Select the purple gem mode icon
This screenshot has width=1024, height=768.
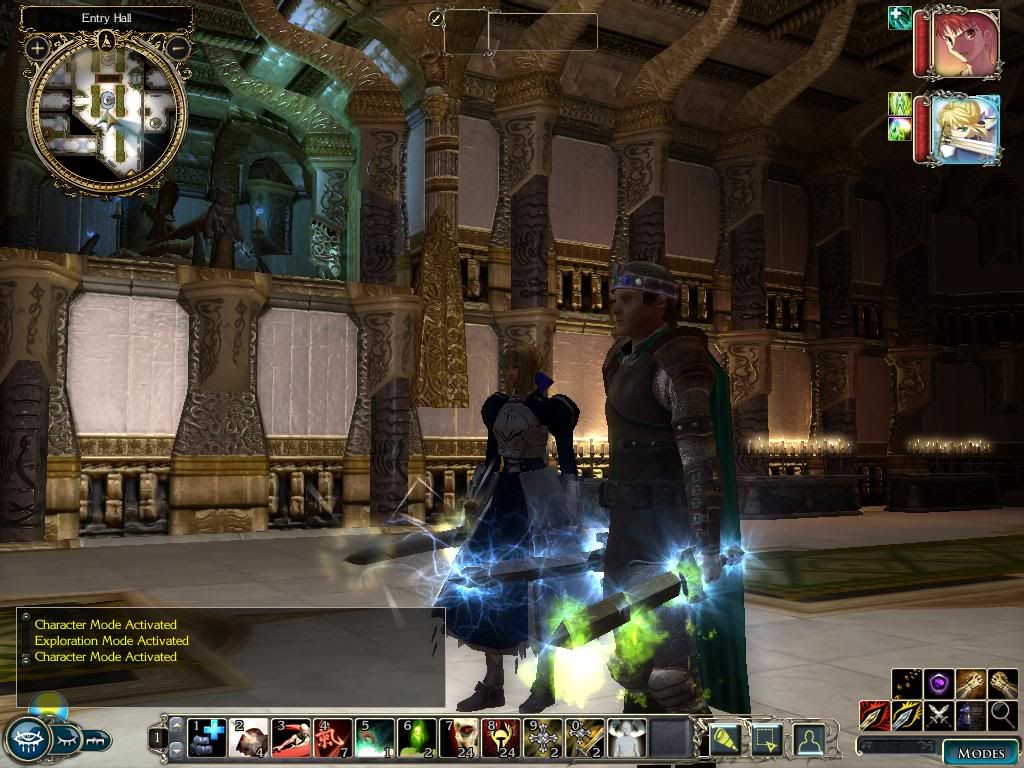938,684
